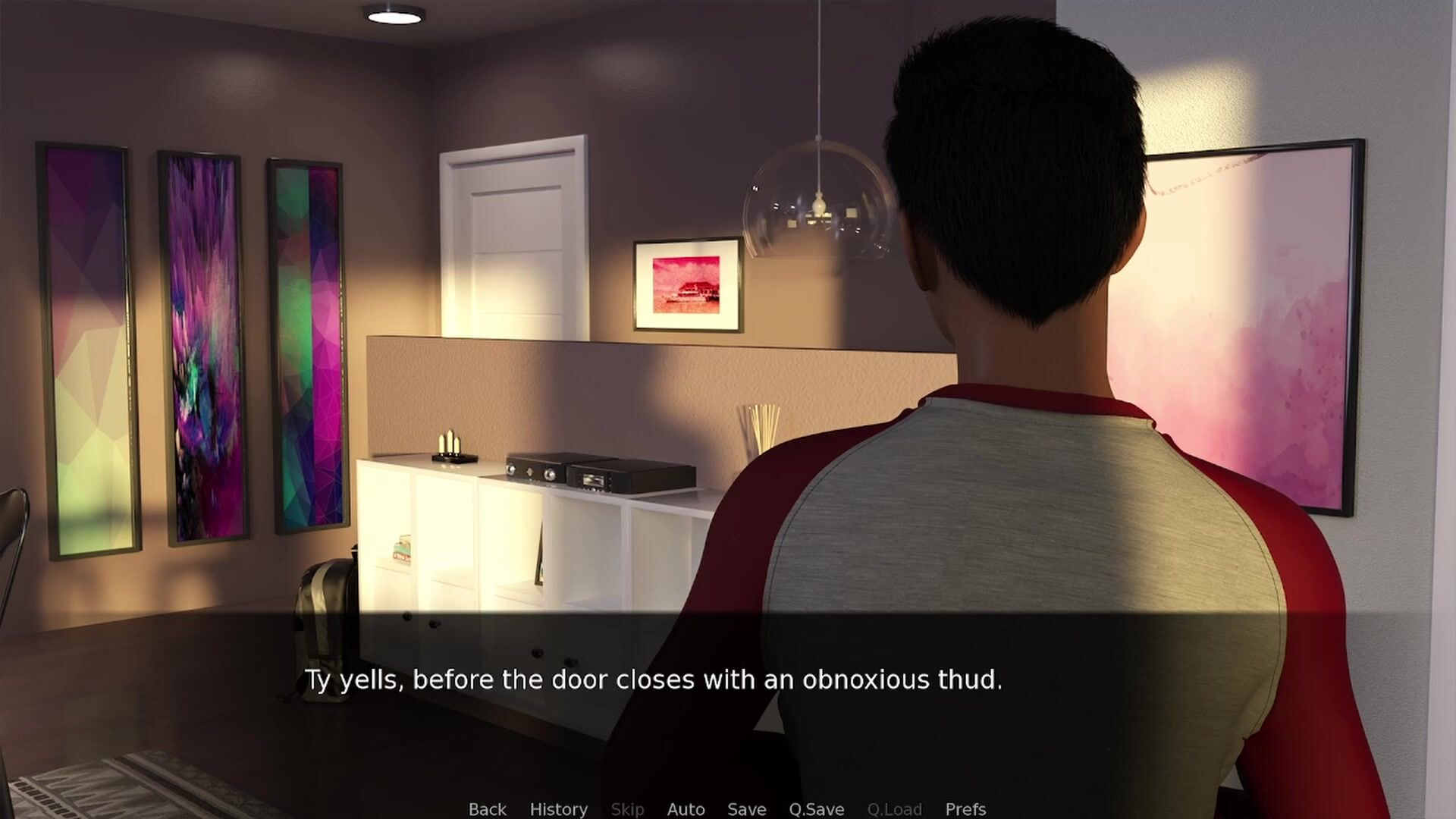Go back using the Back button
Viewport: 1456px width, 819px height.
pos(487,809)
